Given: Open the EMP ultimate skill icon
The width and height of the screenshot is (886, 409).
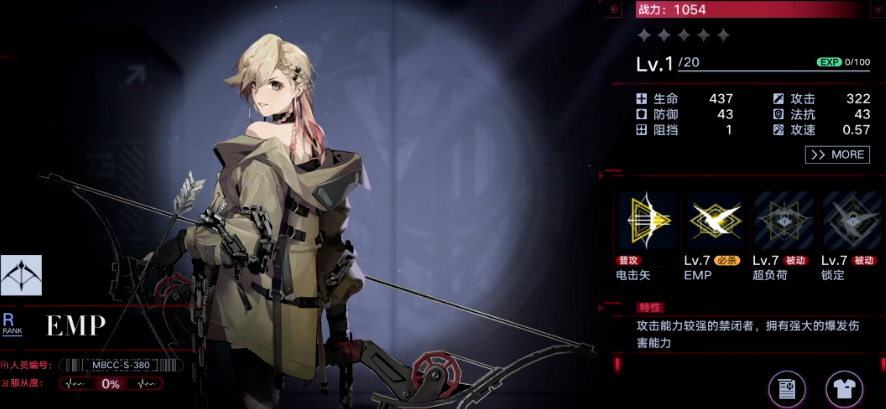Looking at the screenshot, I should [x=714, y=222].
